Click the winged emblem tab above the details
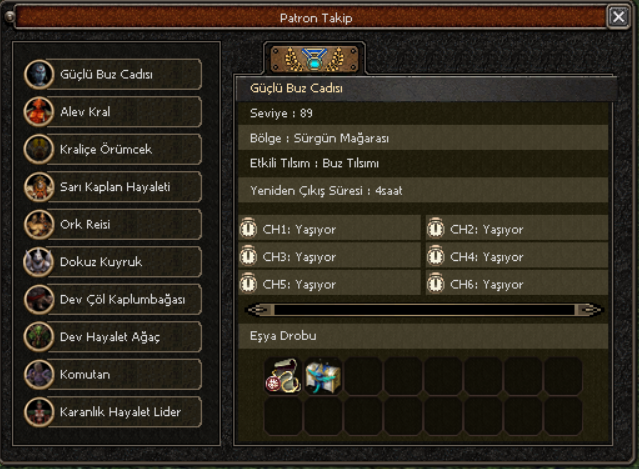 pyautogui.click(x=314, y=59)
